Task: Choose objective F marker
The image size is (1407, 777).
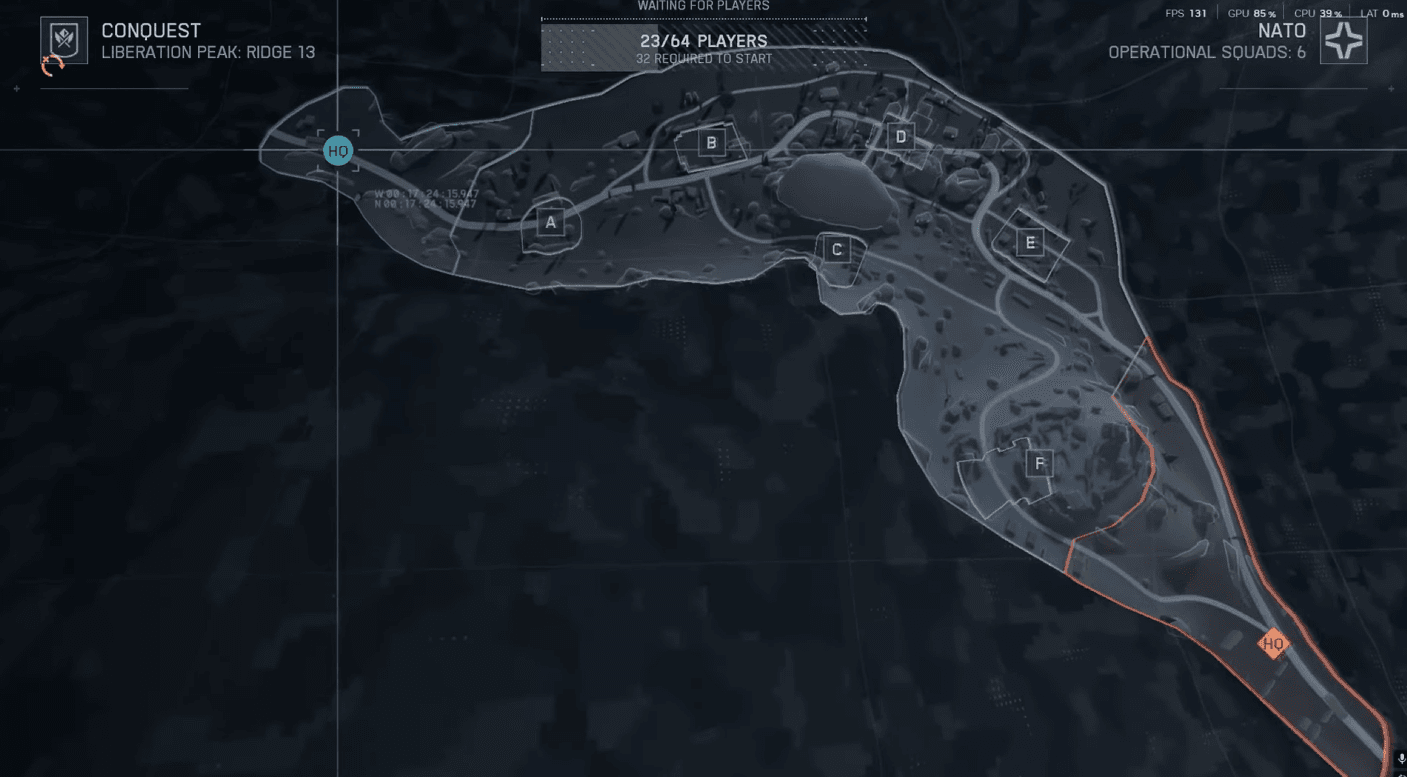Action: pos(1040,463)
